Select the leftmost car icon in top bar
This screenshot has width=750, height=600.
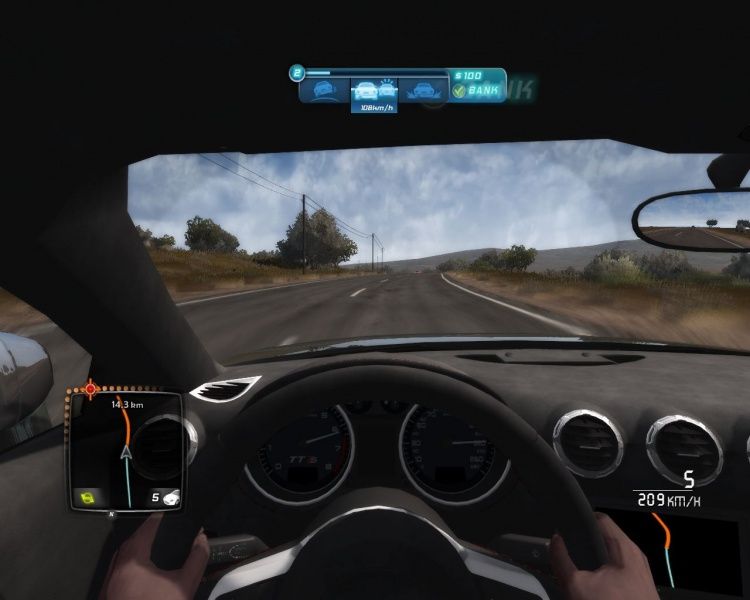tap(324, 90)
